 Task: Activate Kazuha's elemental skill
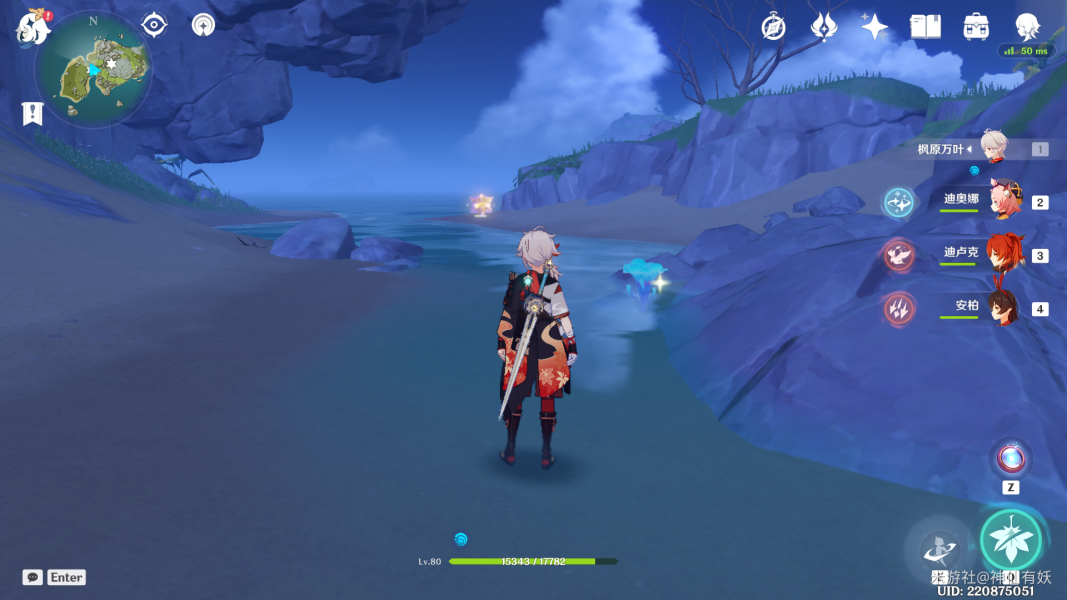(939, 548)
